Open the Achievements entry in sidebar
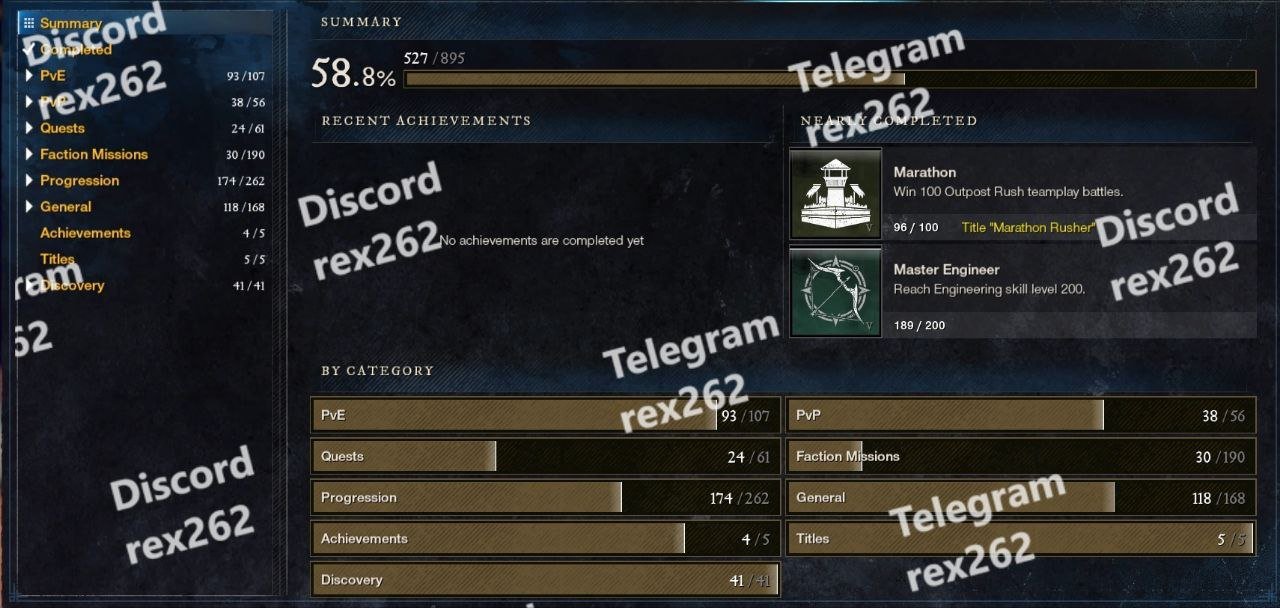The image size is (1280, 608). [85, 233]
